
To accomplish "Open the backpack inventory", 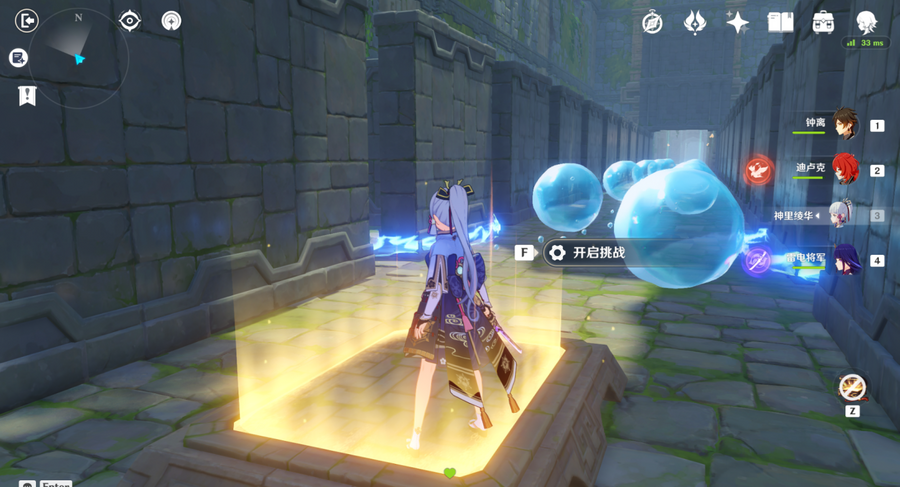I will (x=823, y=23).
